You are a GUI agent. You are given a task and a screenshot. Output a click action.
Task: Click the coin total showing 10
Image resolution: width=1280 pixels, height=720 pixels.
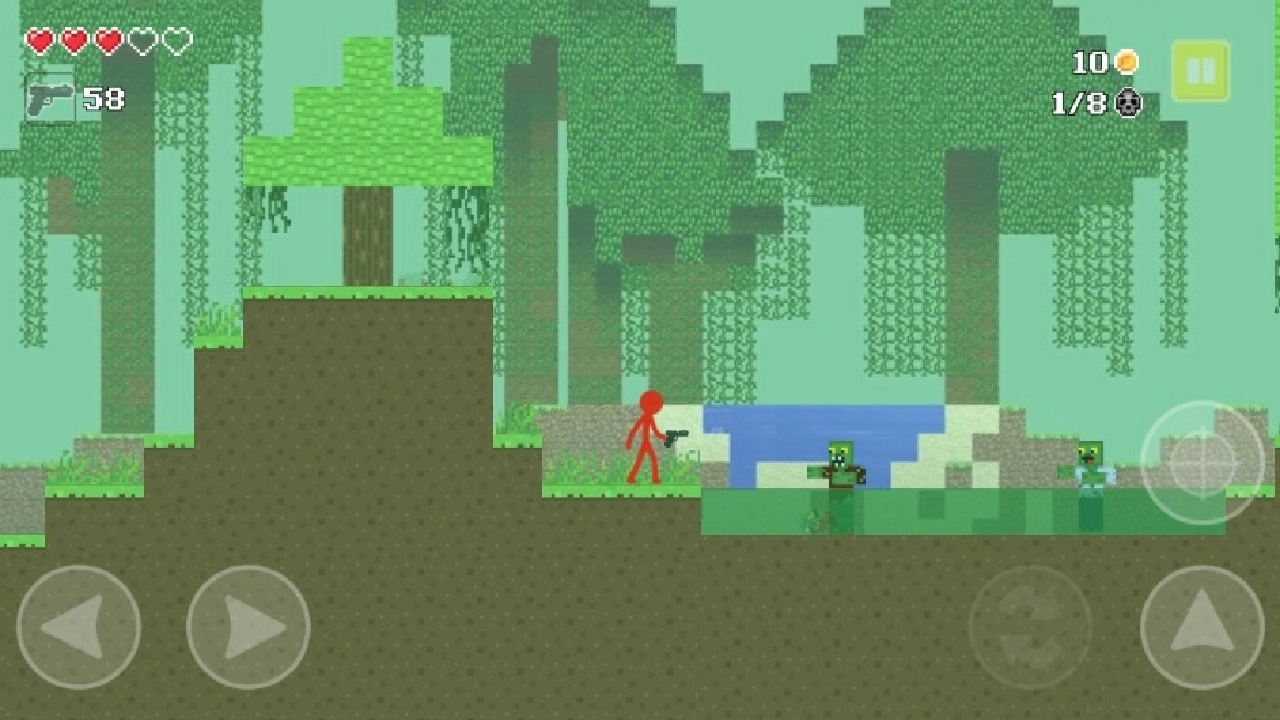(1088, 62)
